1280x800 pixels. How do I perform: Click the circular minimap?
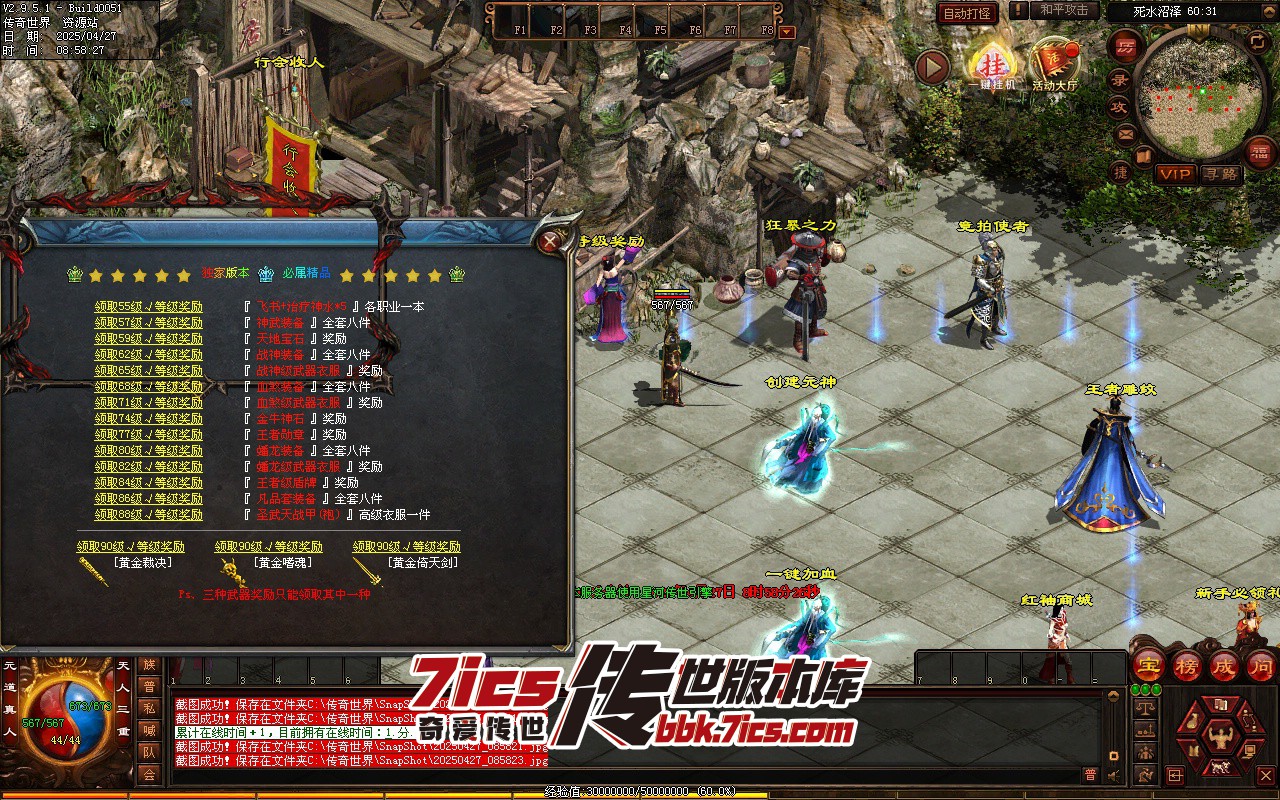coord(1199,93)
